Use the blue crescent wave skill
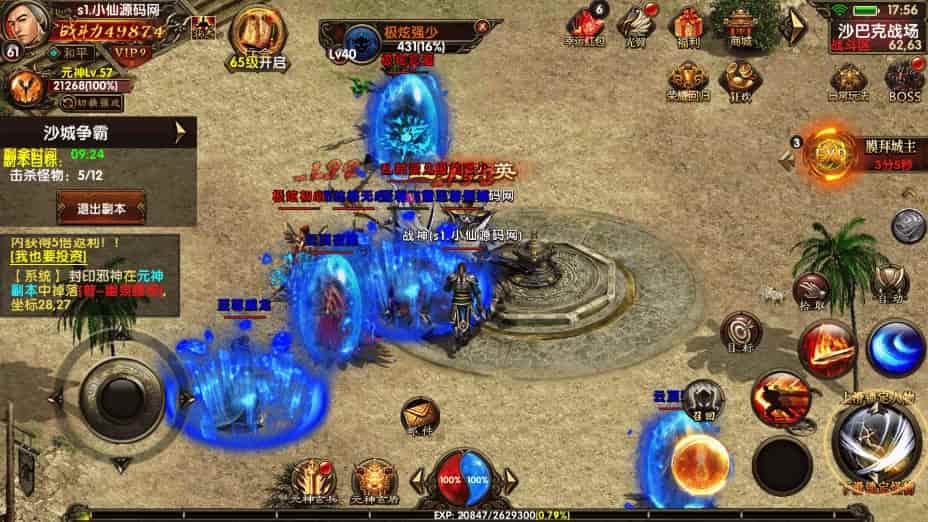This screenshot has height=522, width=928. pyautogui.click(x=895, y=348)
